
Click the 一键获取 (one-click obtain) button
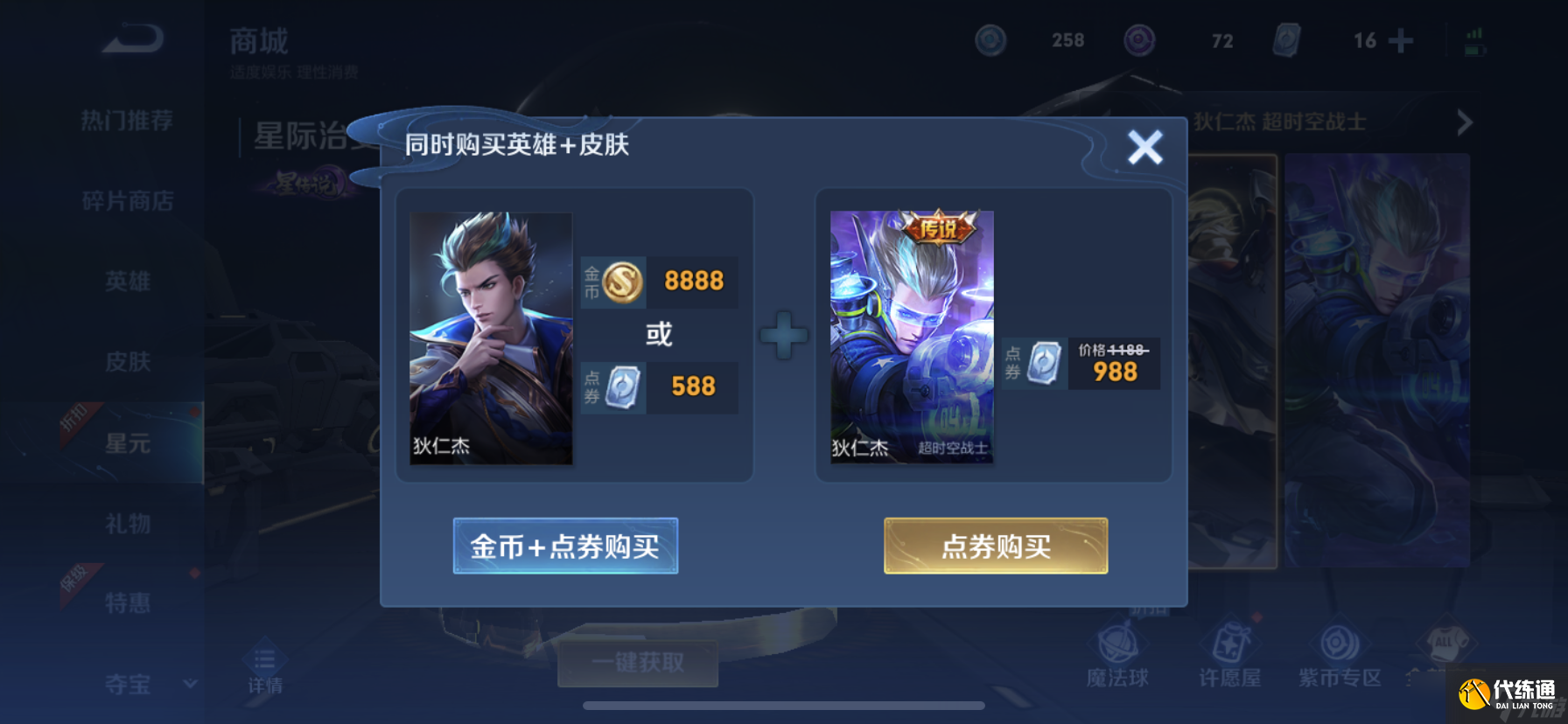(638, 663)
